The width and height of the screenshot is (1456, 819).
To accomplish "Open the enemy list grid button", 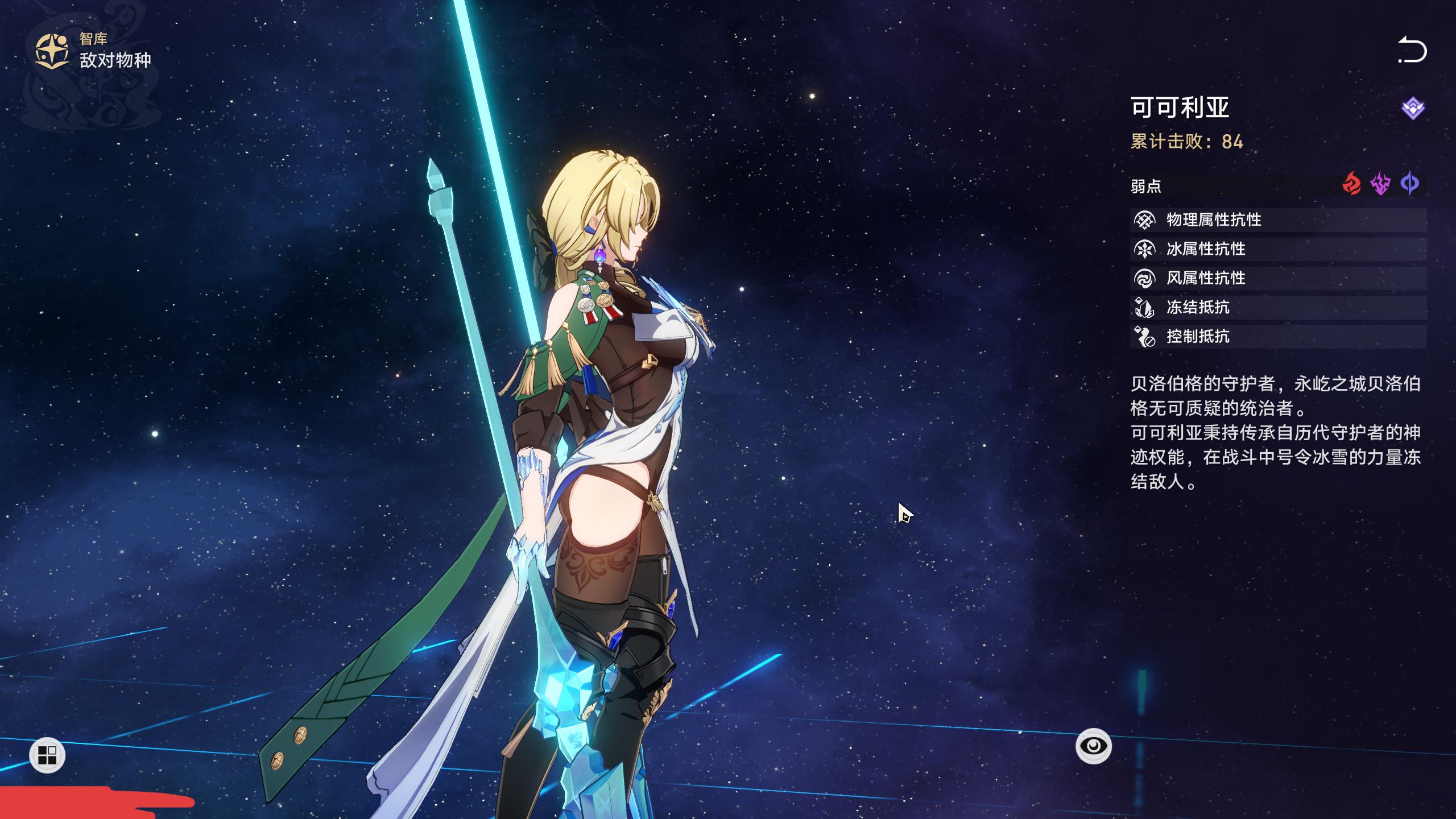I will (x=47, y=755).
